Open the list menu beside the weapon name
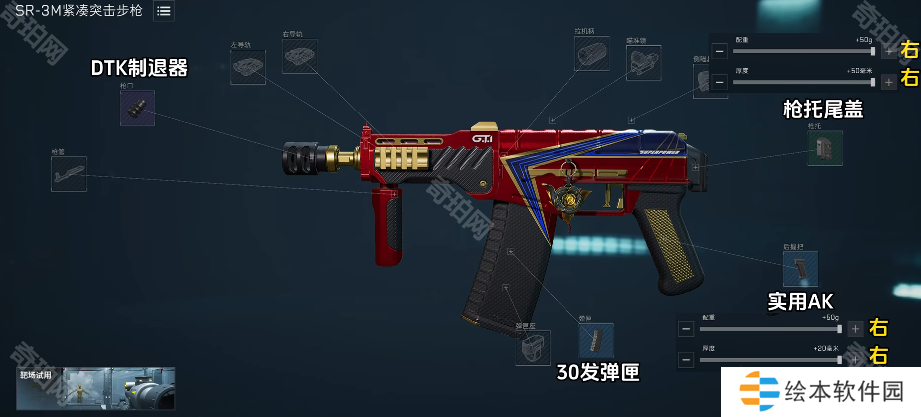 (163, 11)
